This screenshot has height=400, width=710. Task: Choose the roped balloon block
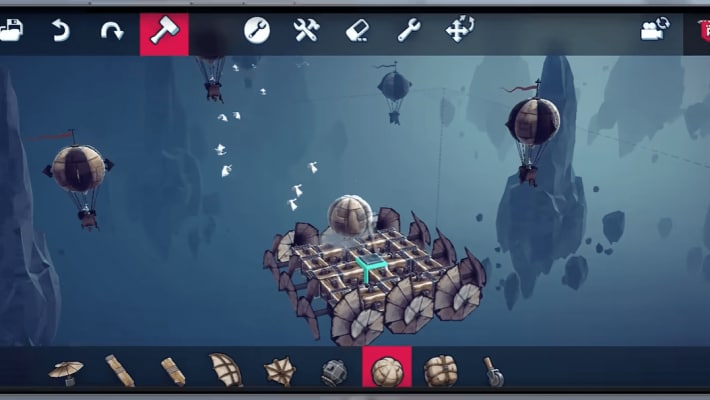coord(440,371)
